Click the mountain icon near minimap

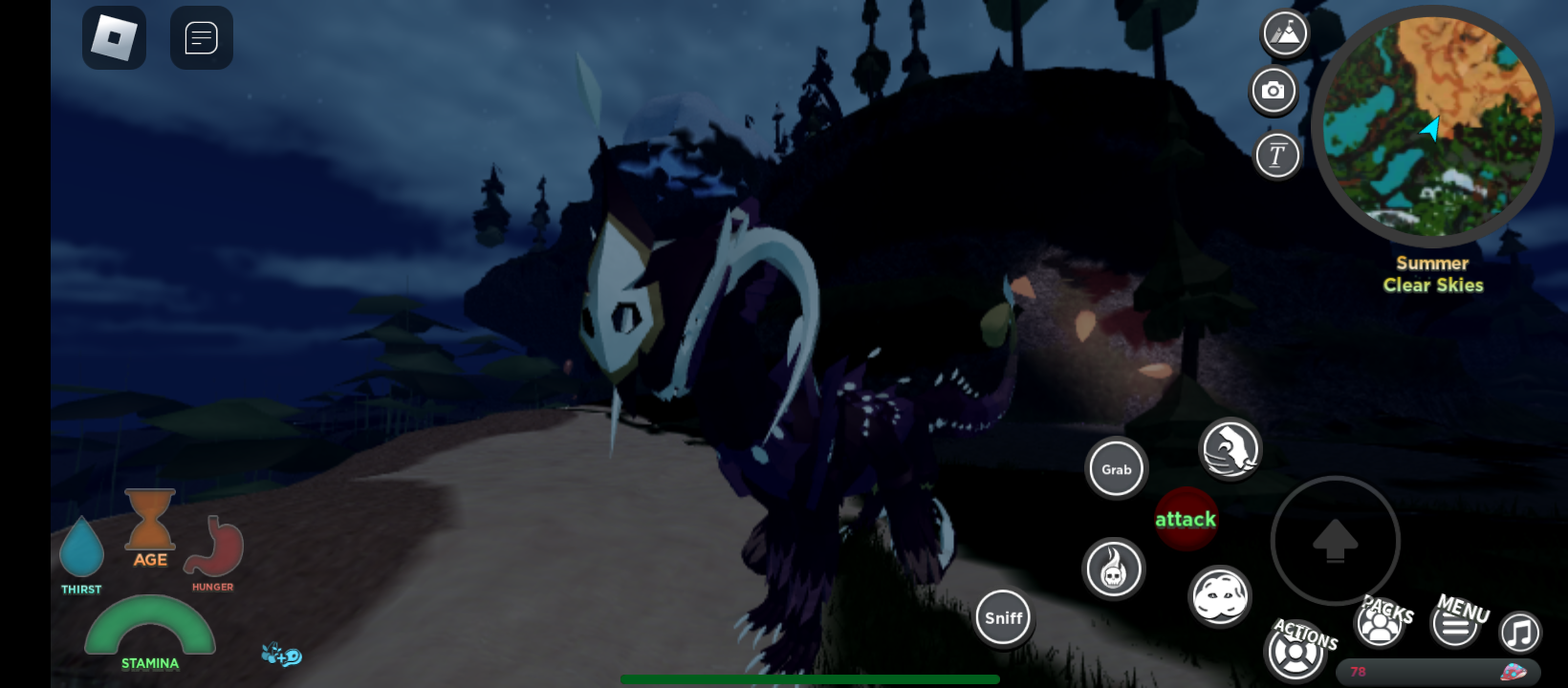click(x=1285, y=33)
